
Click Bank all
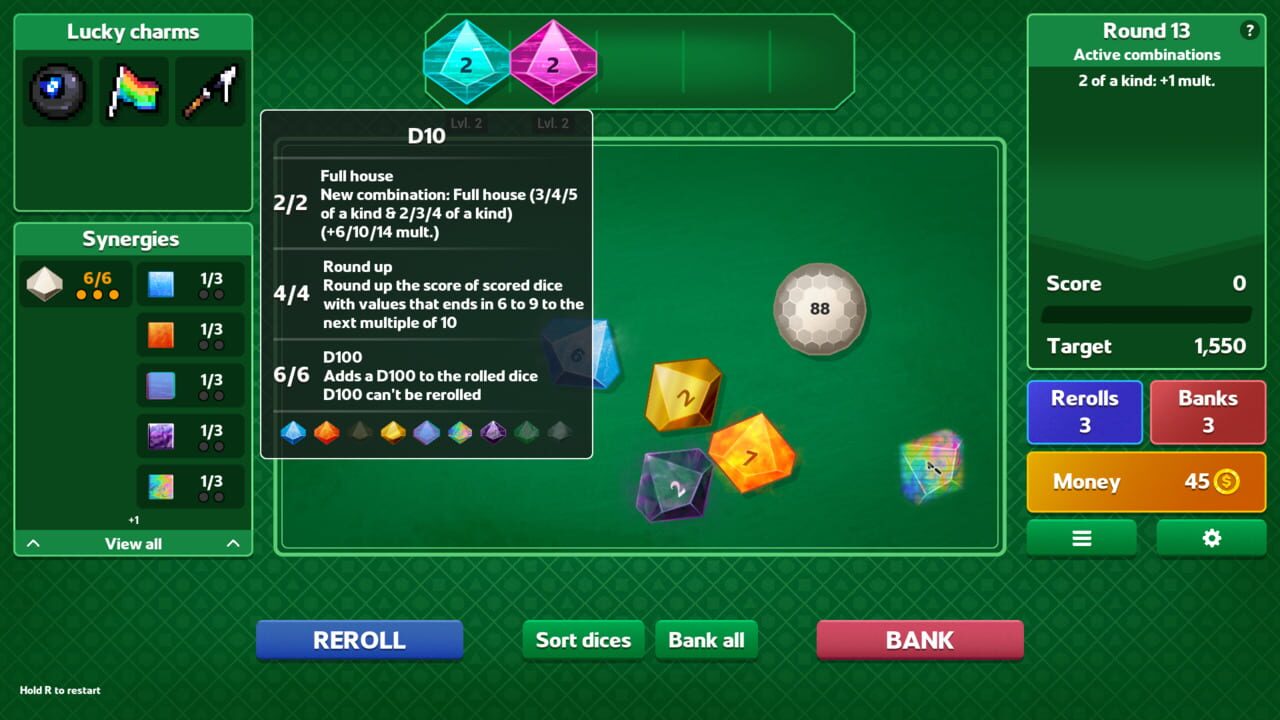(x=707, y=640)
